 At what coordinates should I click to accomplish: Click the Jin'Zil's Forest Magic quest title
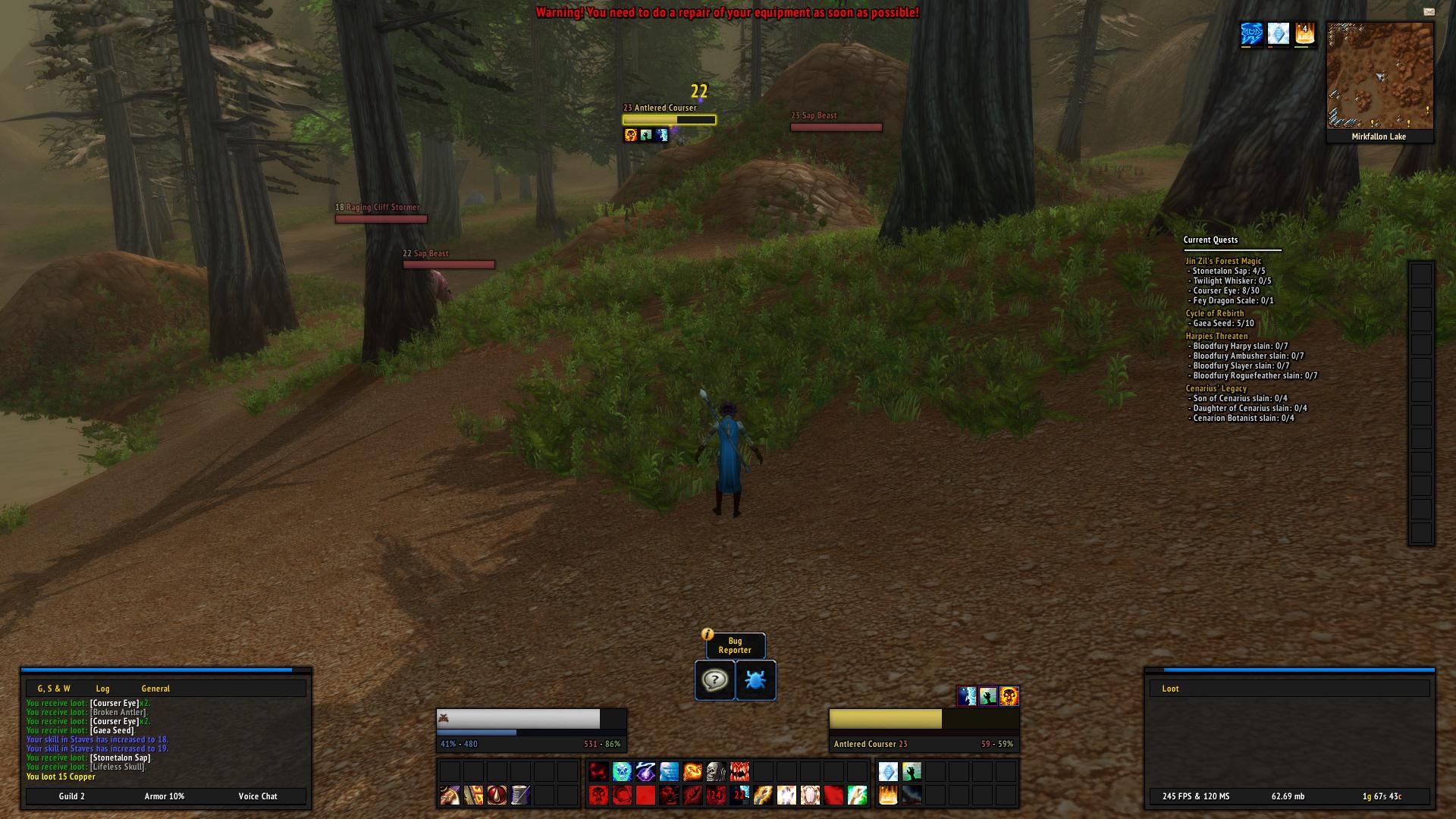click(1223, 261)
